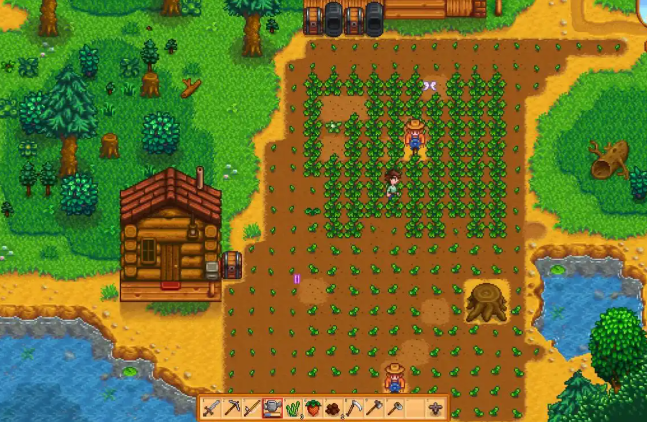
Task: Select the green fiber bundle slot
Action: (x=293, y=409)
